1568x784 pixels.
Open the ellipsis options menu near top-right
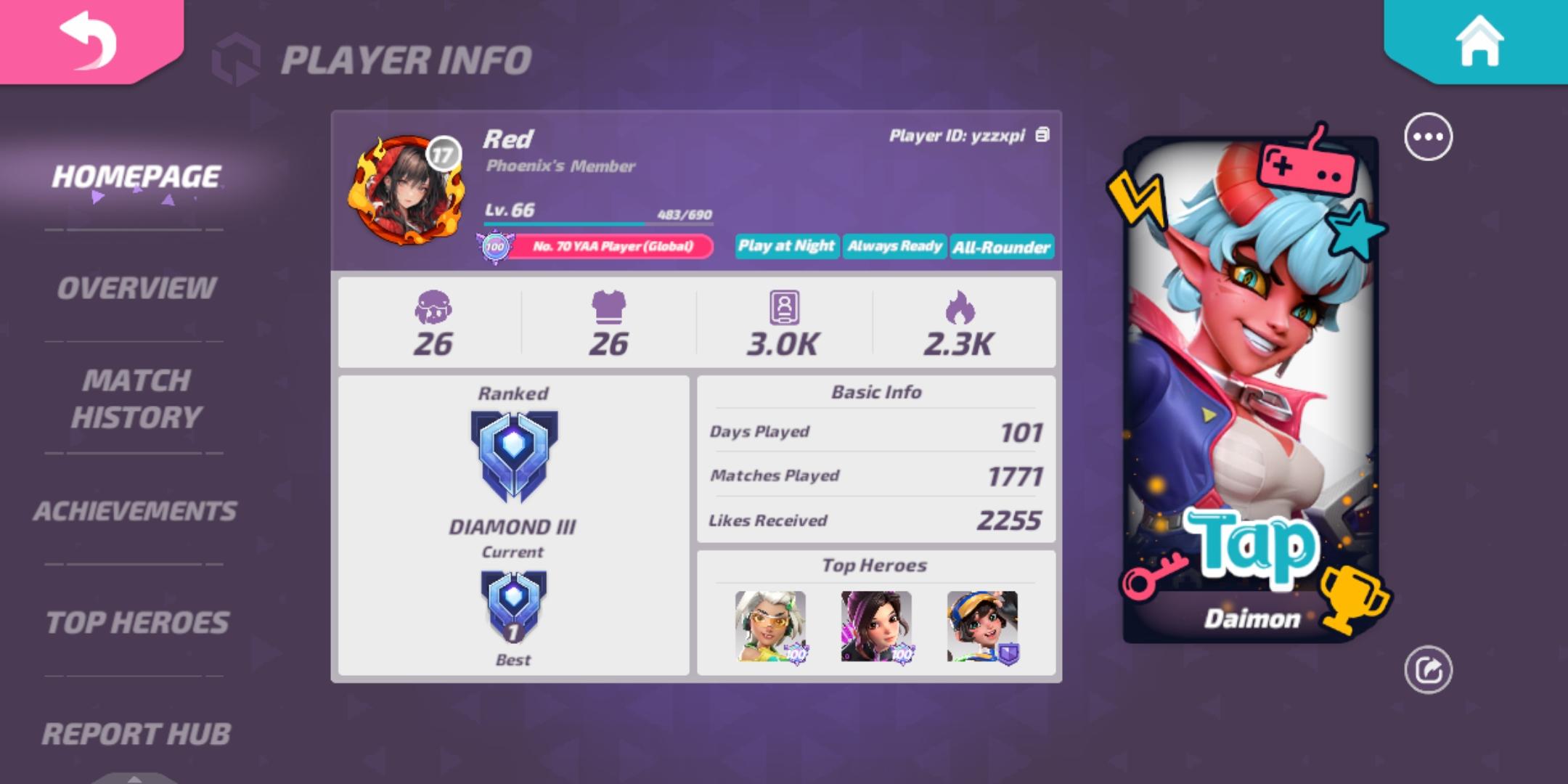tap(1427, 134)
